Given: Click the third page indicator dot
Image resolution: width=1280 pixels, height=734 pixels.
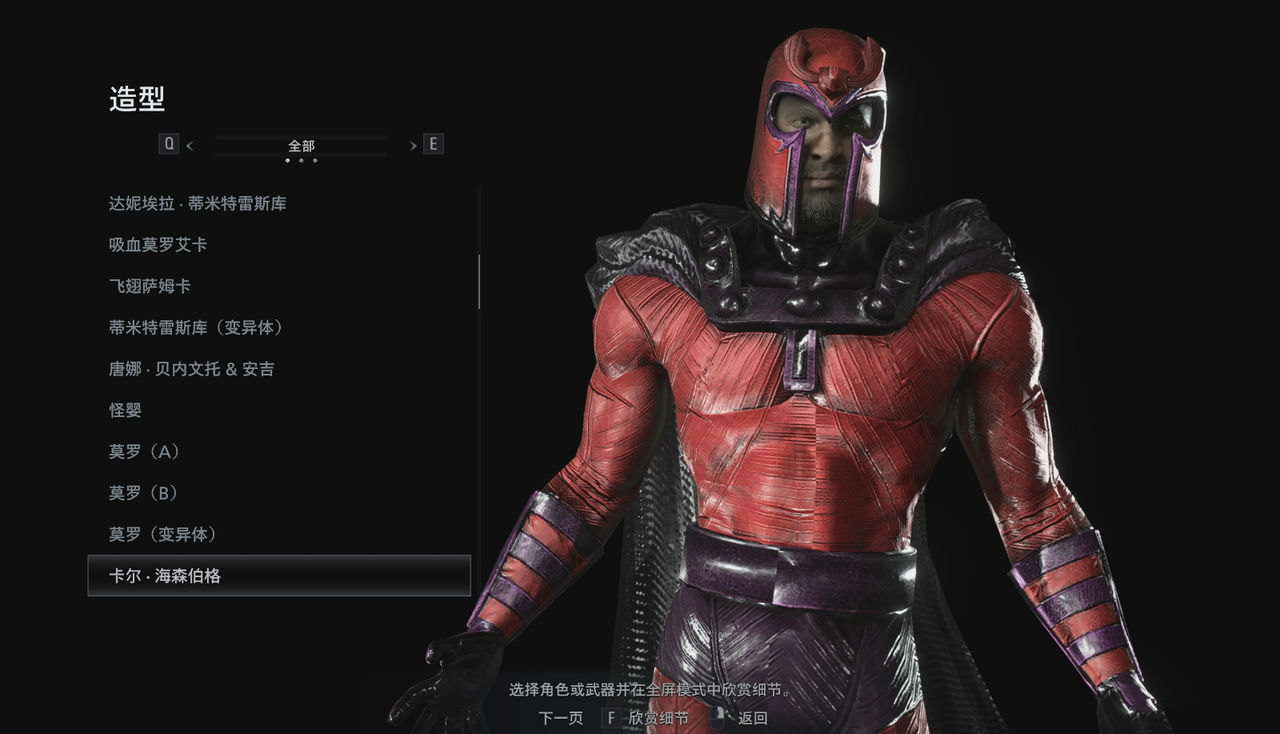Looking at the screenshot, I should [x=315, y=160].
